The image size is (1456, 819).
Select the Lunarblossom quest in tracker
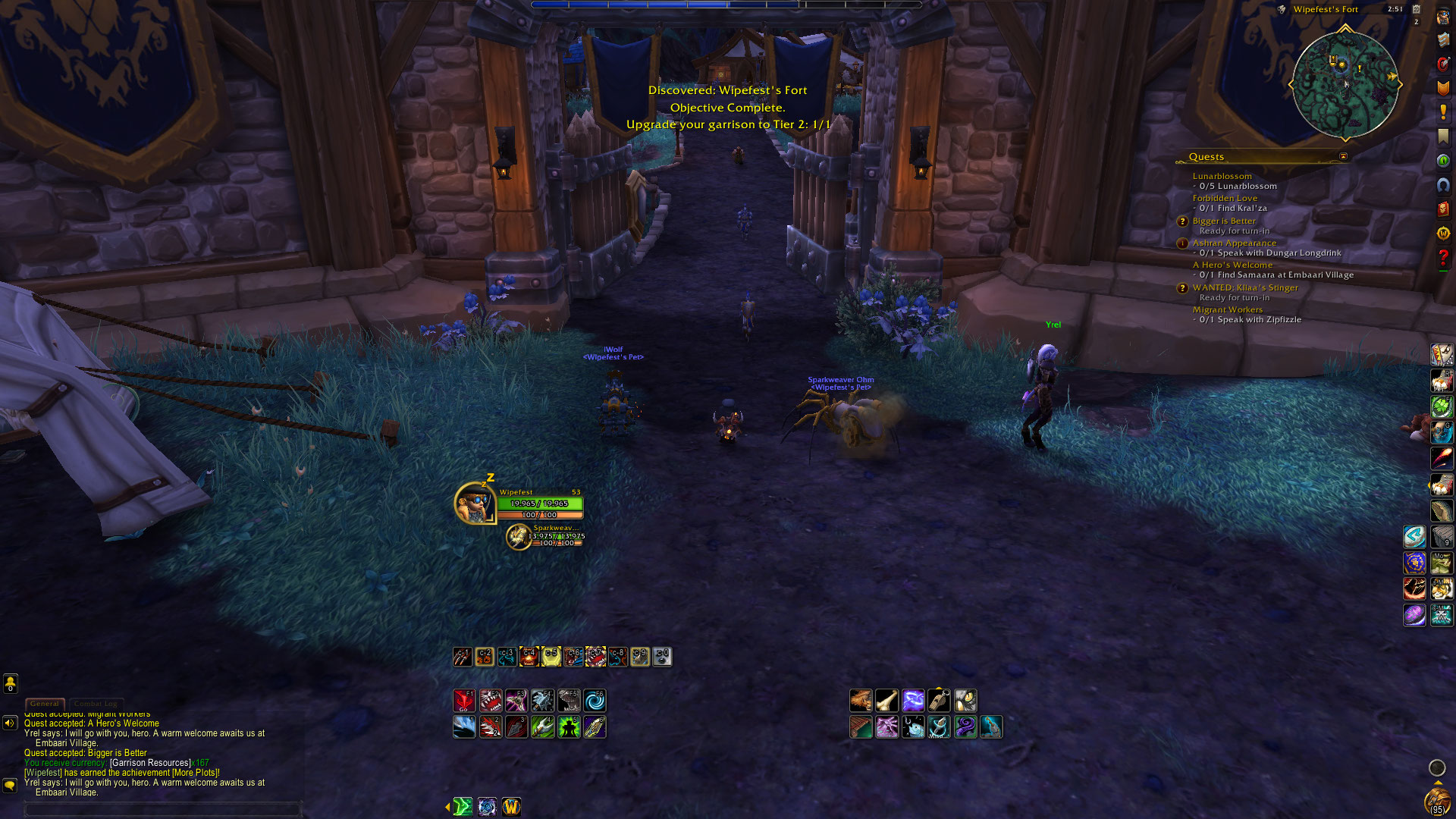[x=1222, y=176]
